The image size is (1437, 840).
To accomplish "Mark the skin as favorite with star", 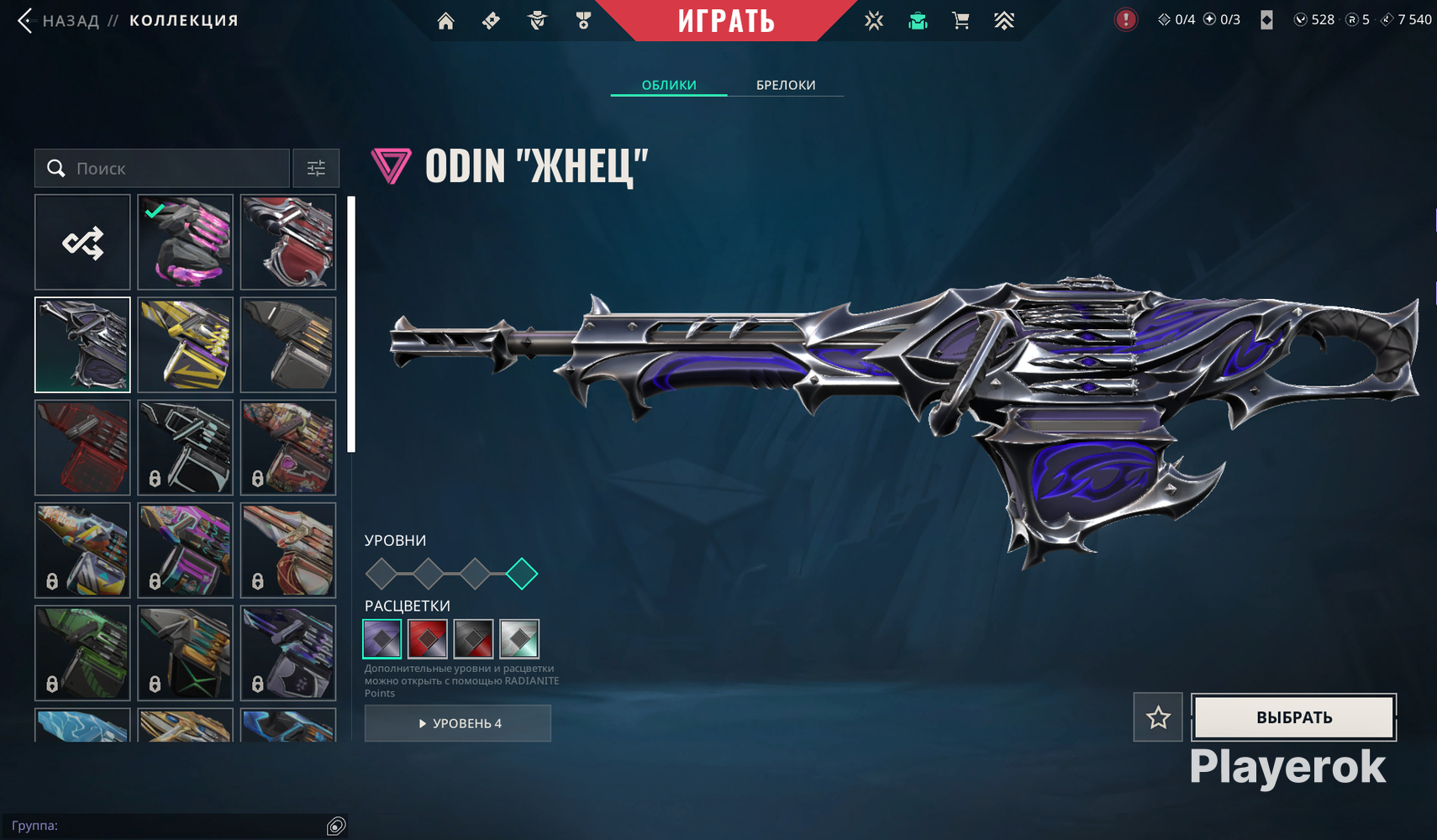I will 1158,717.
